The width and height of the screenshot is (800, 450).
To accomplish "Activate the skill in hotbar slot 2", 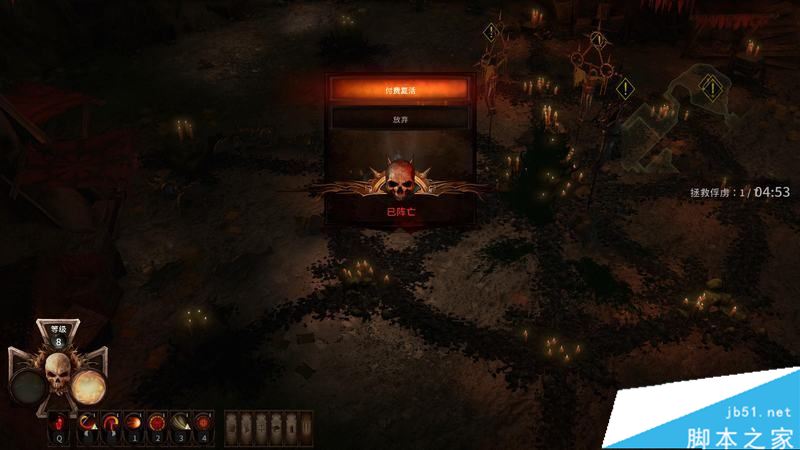I will coord(156,425).
